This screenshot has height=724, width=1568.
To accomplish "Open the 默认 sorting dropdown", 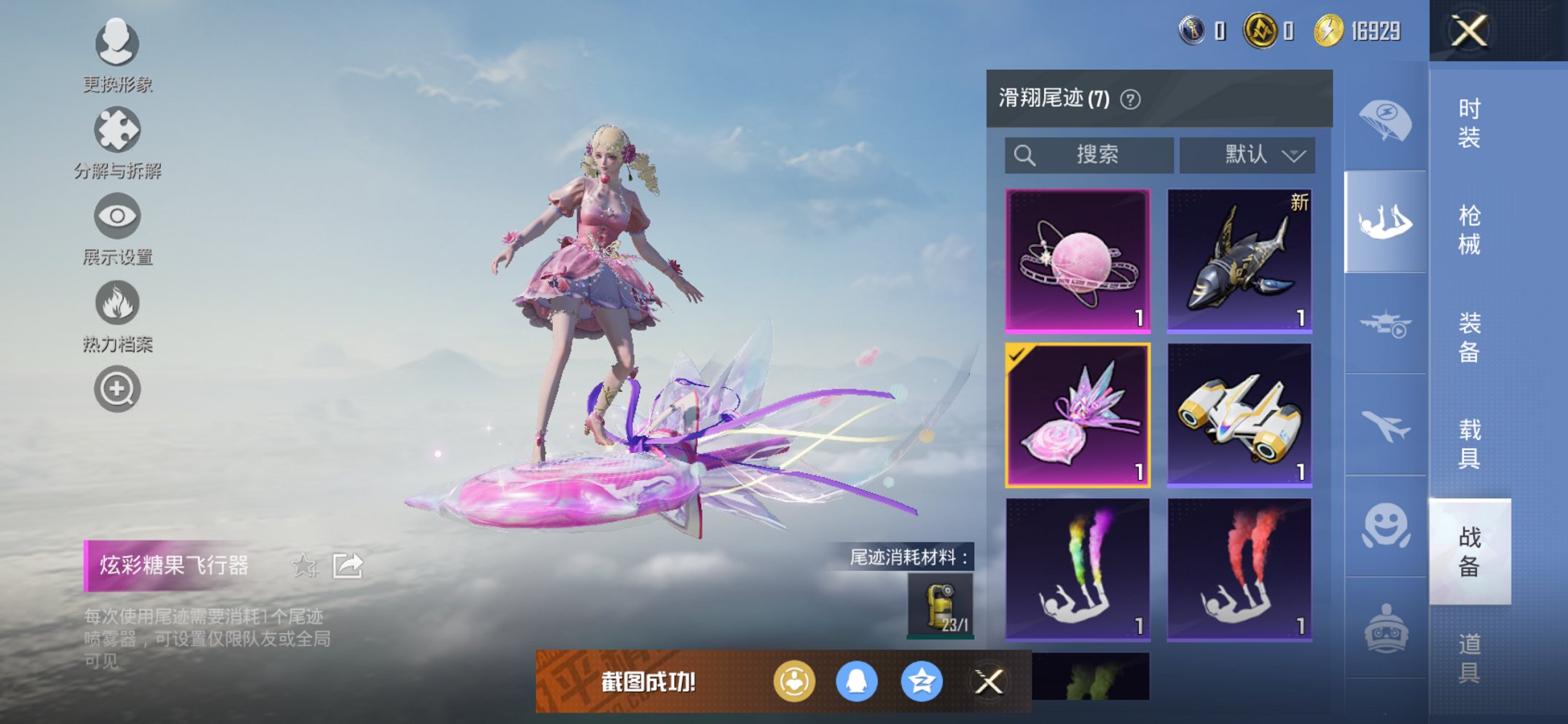I will (x=1246, y=154).
